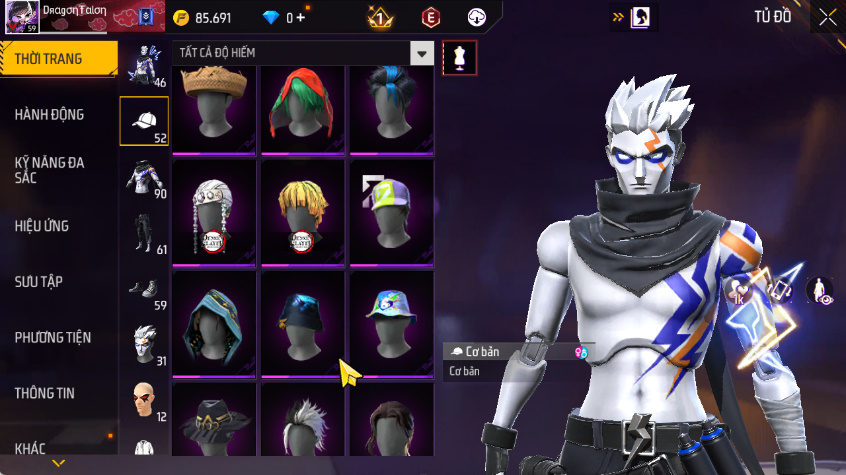Screen dimensions: 846x475
Task: Open the HÀNH ĐỘNG category
Action: pyautogui.click(x=50, y=115)
